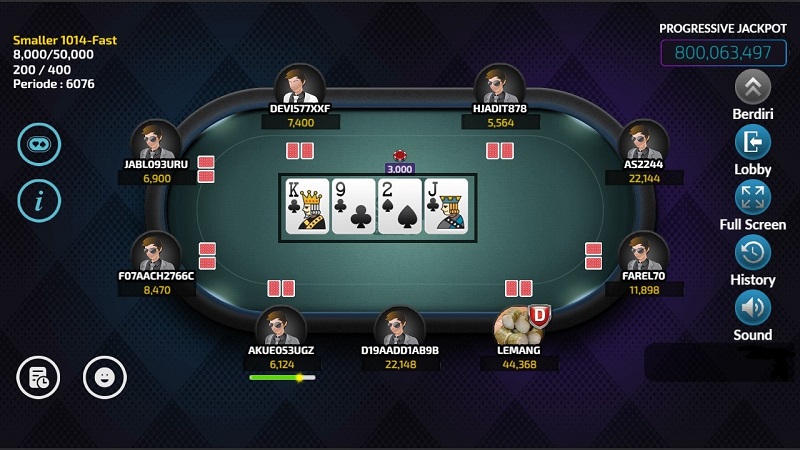Viewport: 800px width, 450px height.
Task: Select player DEVIS77XXF's avatar
Action: click(300, 85)
